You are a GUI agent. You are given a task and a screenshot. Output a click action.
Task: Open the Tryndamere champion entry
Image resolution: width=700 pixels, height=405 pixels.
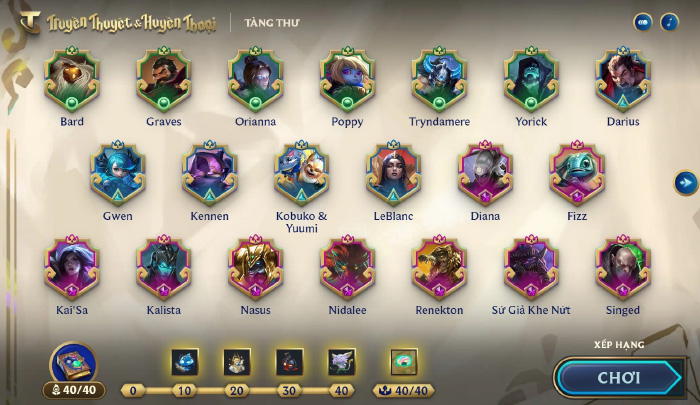click(x=440, y=79)
